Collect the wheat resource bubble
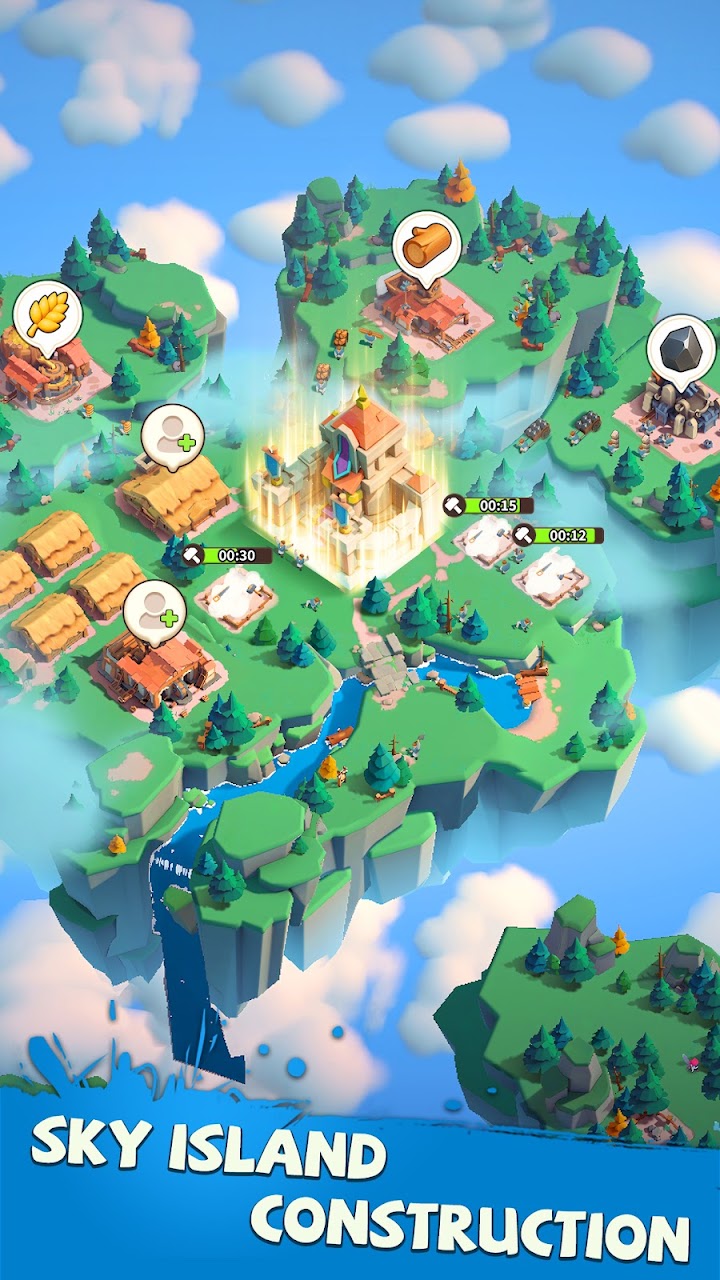The width and height of the screenshot is (720, 1280). pos(46,315)
